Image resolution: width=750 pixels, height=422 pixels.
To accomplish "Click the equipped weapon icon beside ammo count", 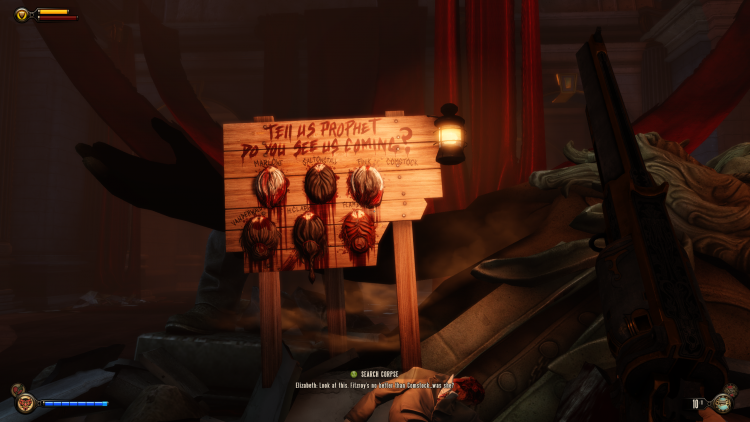I will 724,404.
